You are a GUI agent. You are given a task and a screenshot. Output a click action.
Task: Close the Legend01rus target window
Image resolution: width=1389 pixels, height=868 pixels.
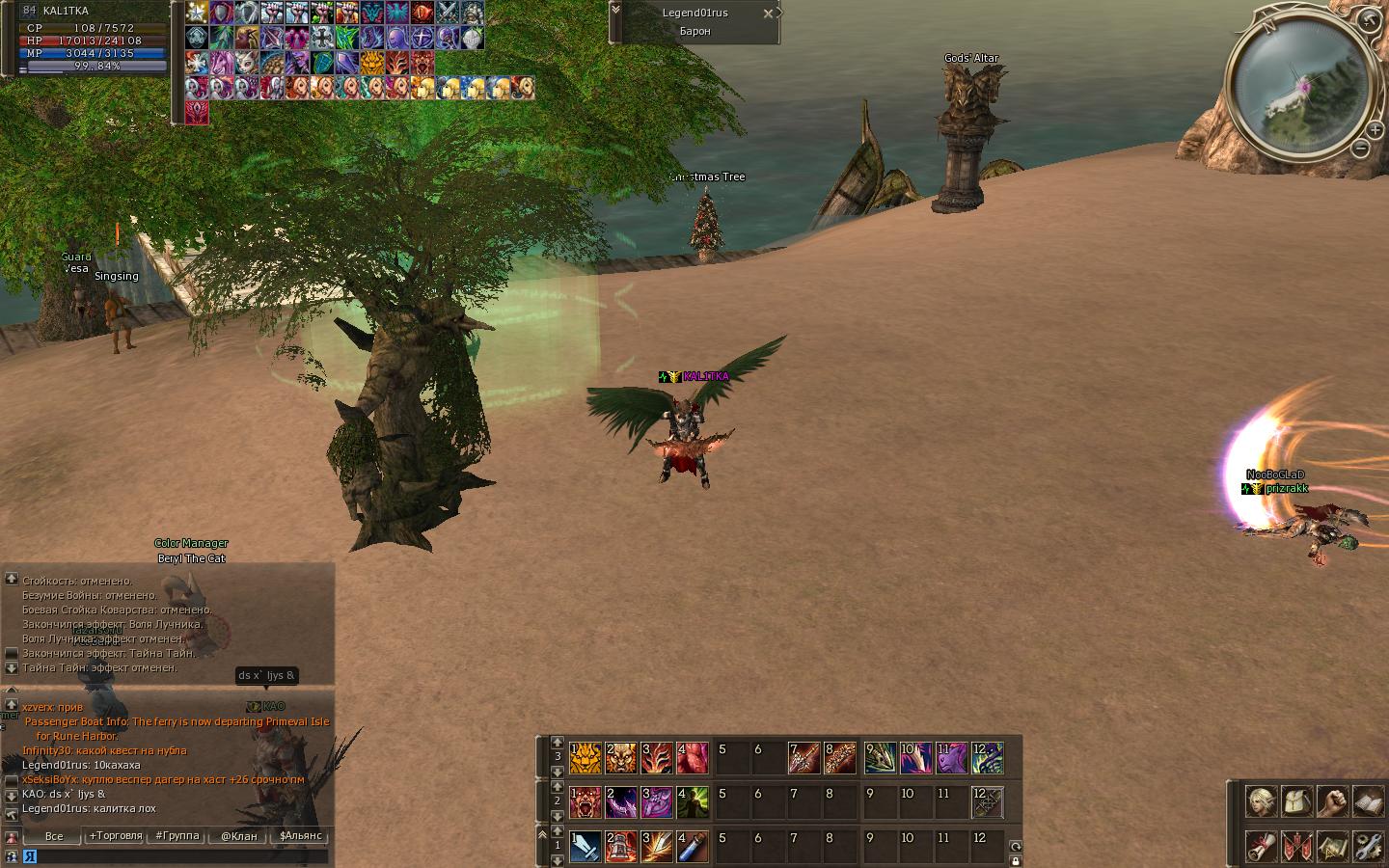point(768,14)
